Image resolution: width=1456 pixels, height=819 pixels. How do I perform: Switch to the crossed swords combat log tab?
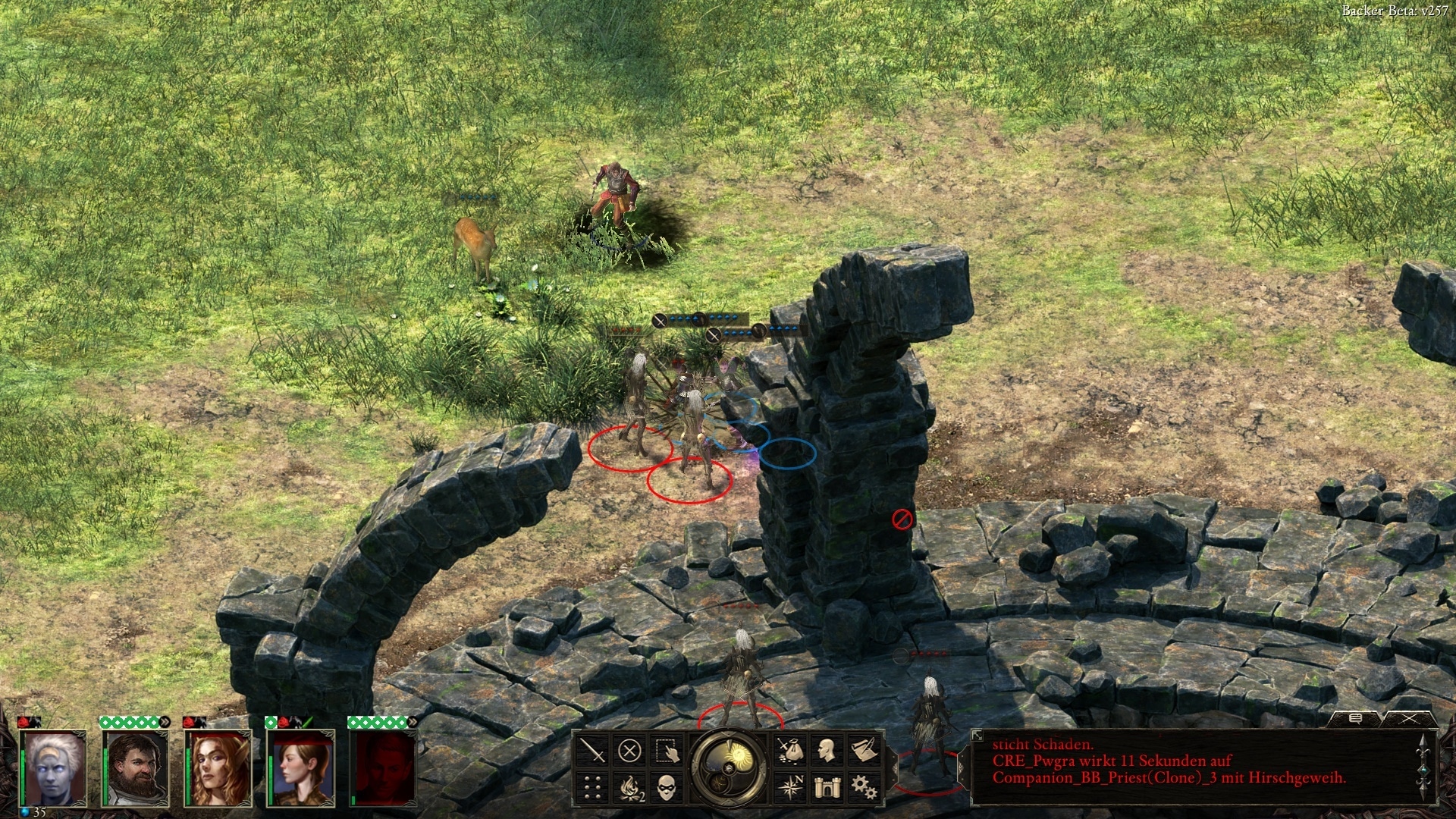[1409, 718]
